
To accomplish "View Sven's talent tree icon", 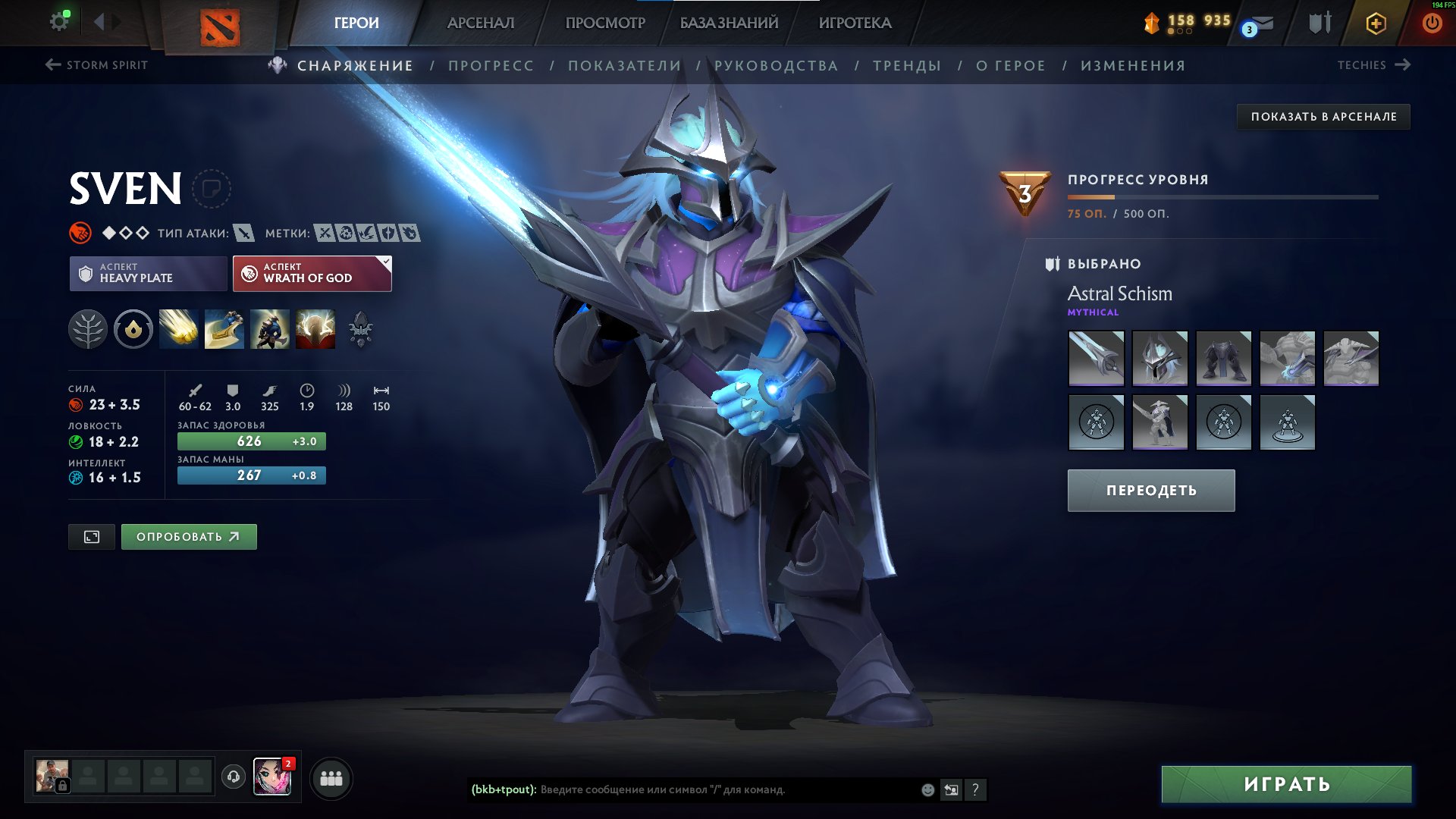I will click(89, 328).
